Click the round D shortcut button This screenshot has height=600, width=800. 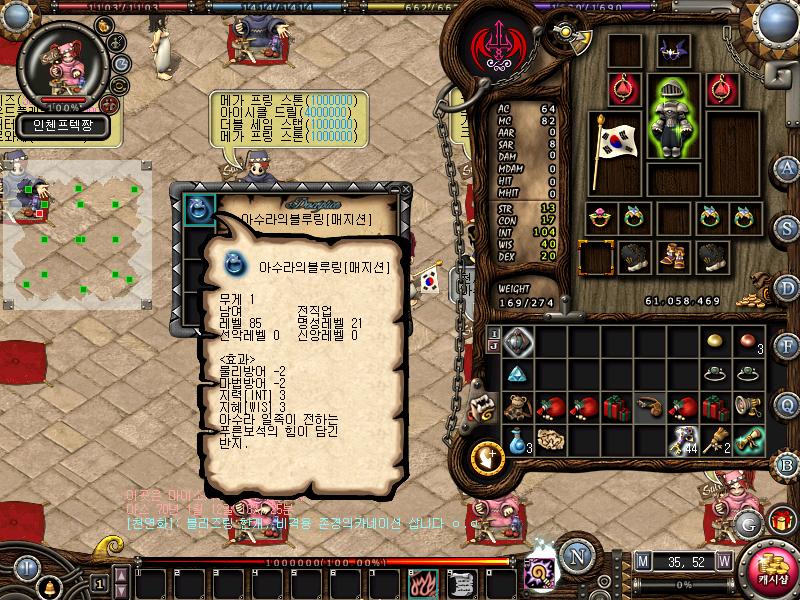pos(788,287)
